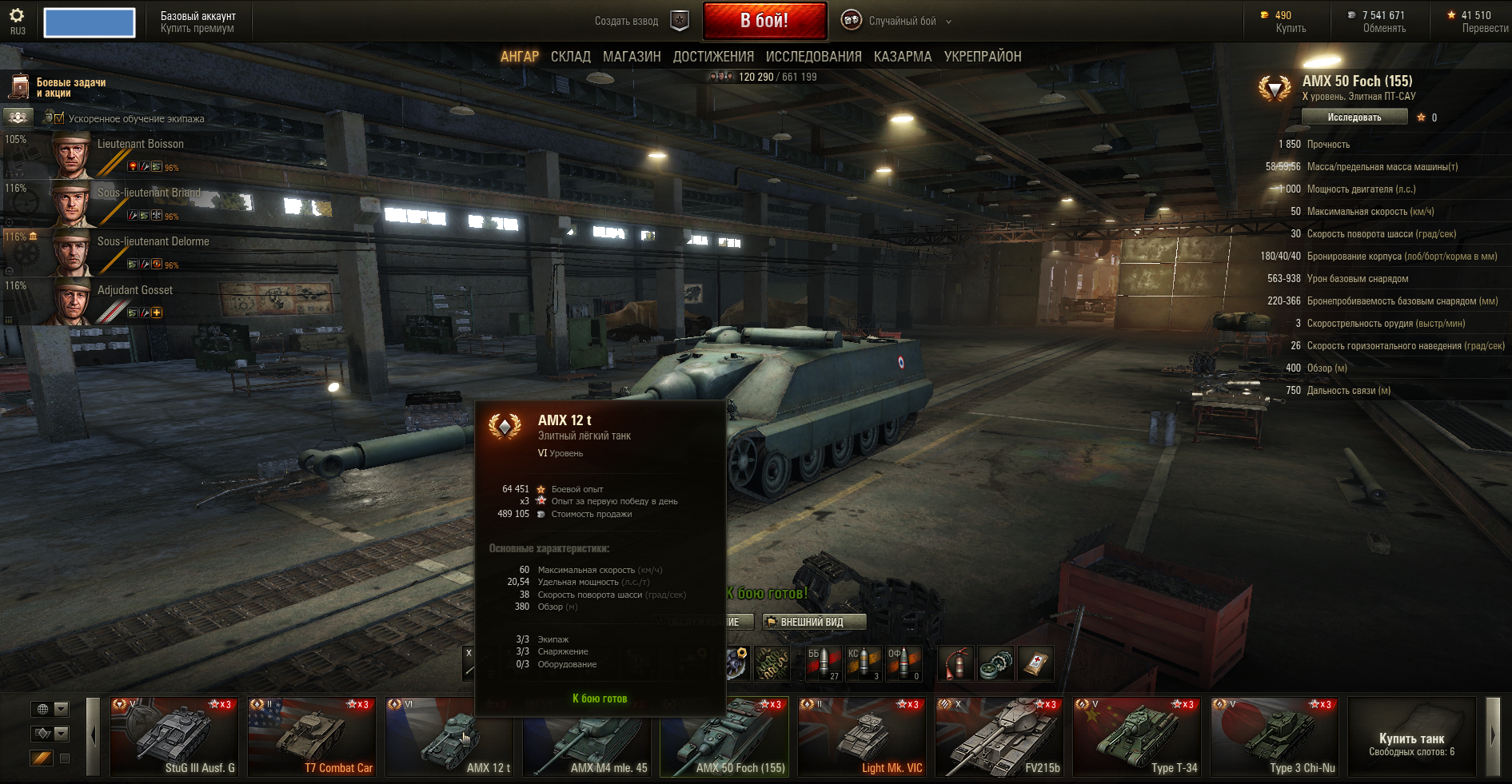The width and height of the screenshot is (1512, 784).
Task: Select the StuG III Ausf. G tank
Action: click(x=174, y=737)
